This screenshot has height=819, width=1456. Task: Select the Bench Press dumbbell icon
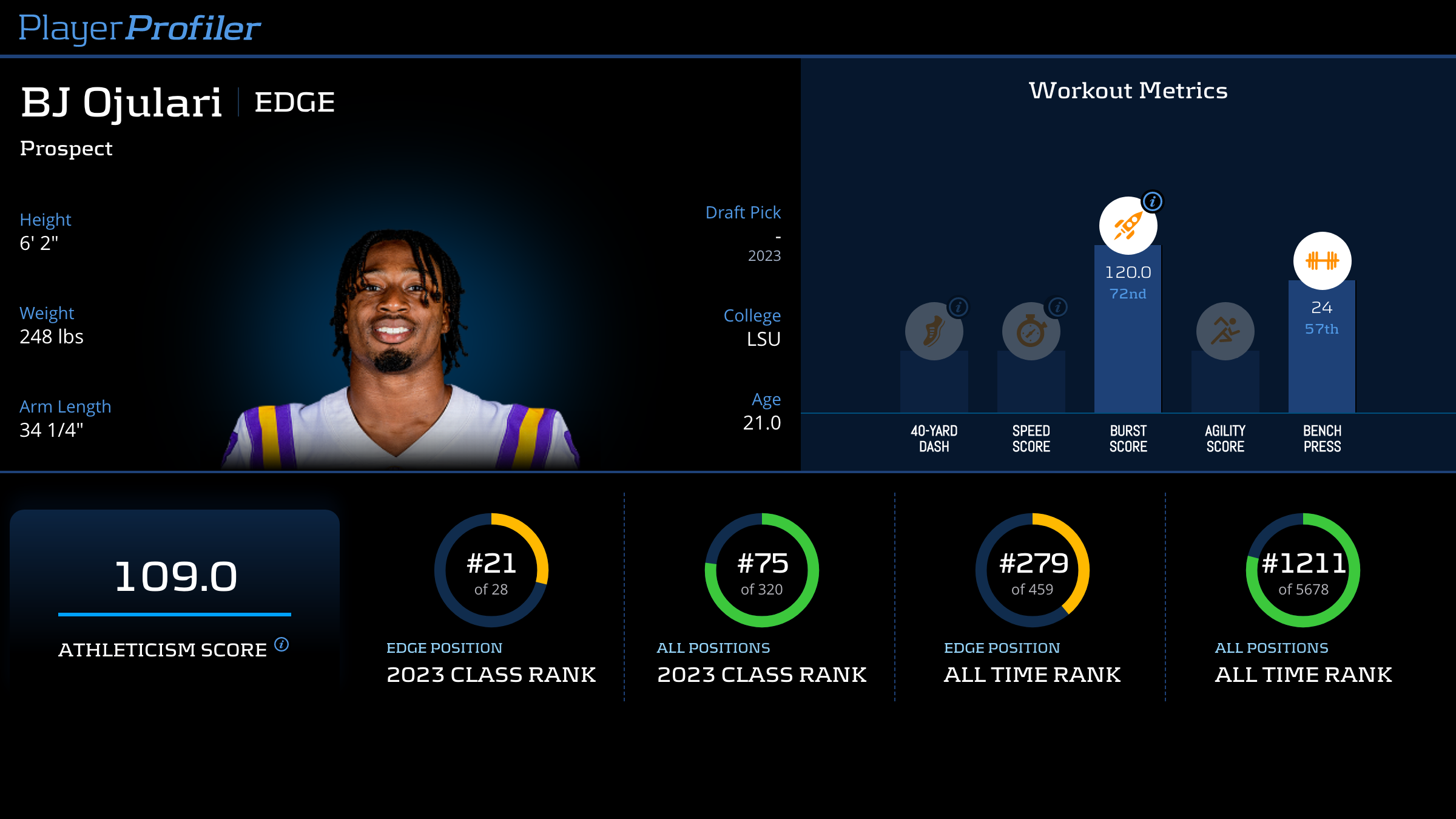[1322, 261]
